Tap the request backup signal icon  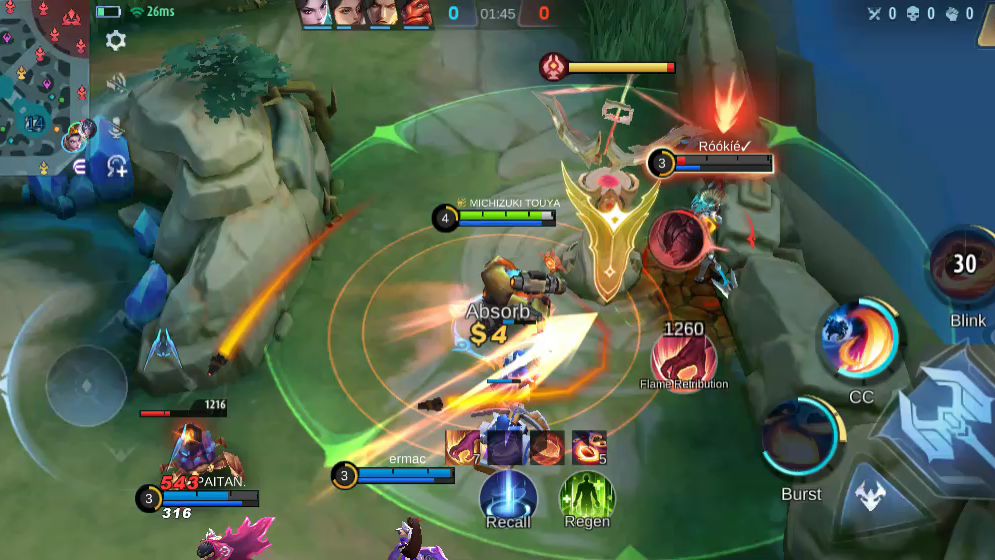(x=117, y=166)
